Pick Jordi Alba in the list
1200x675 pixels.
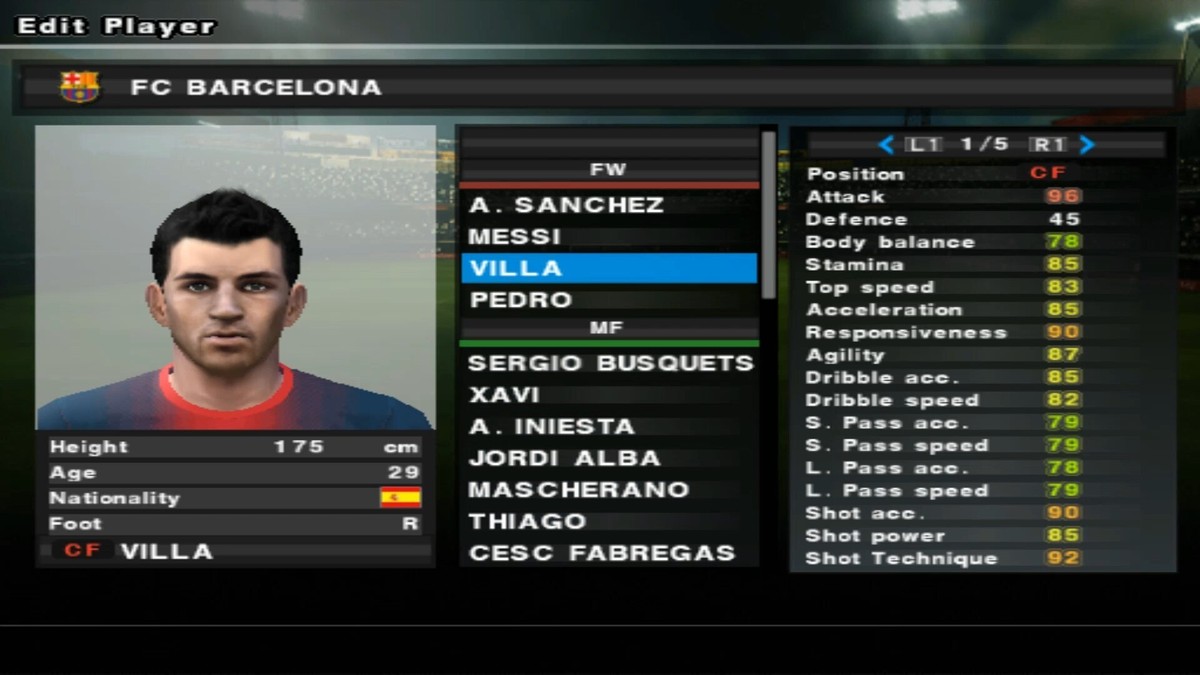click(564, 459)
